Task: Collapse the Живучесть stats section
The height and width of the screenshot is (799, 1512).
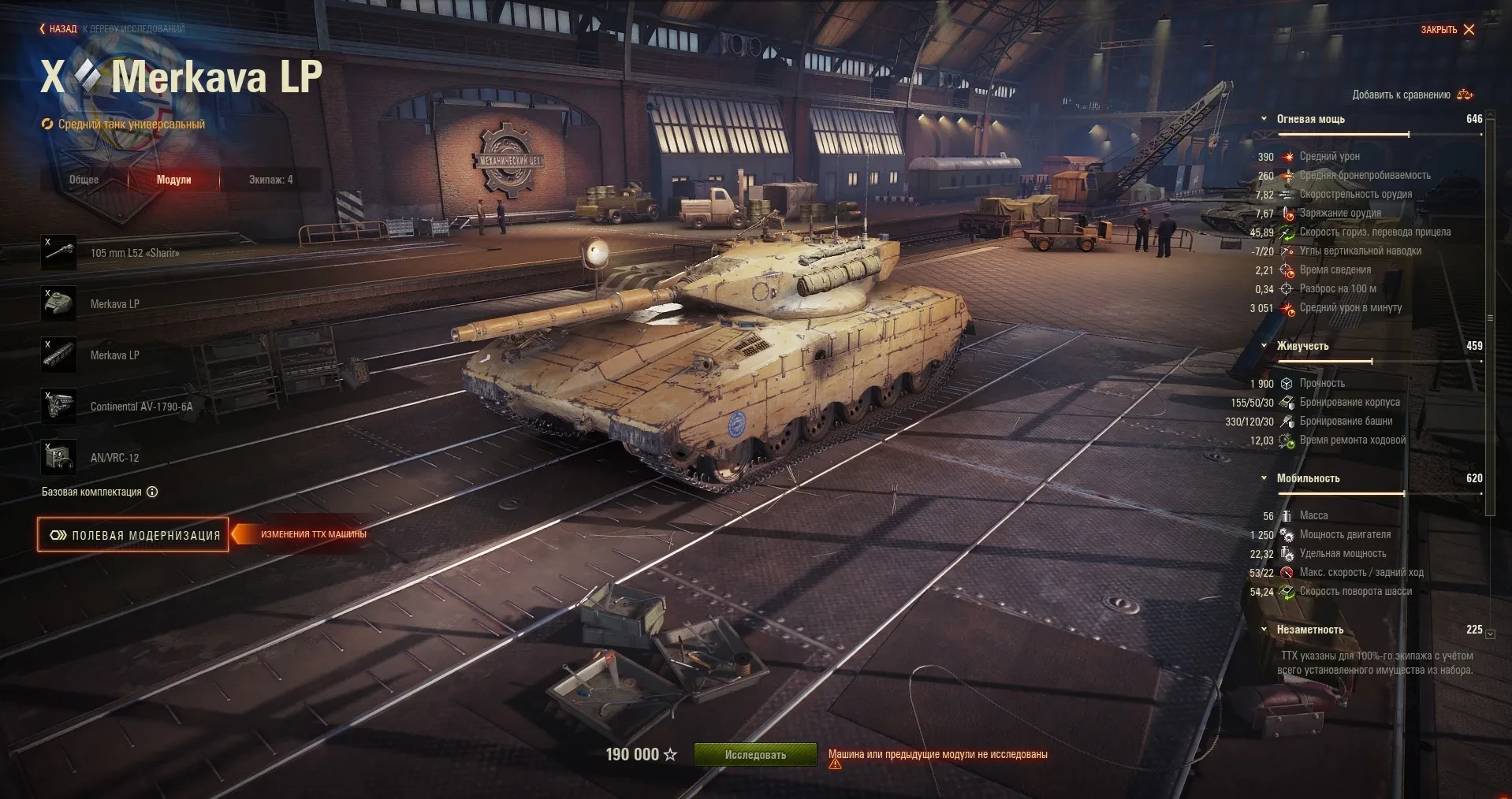Action: coord(1264,346)
